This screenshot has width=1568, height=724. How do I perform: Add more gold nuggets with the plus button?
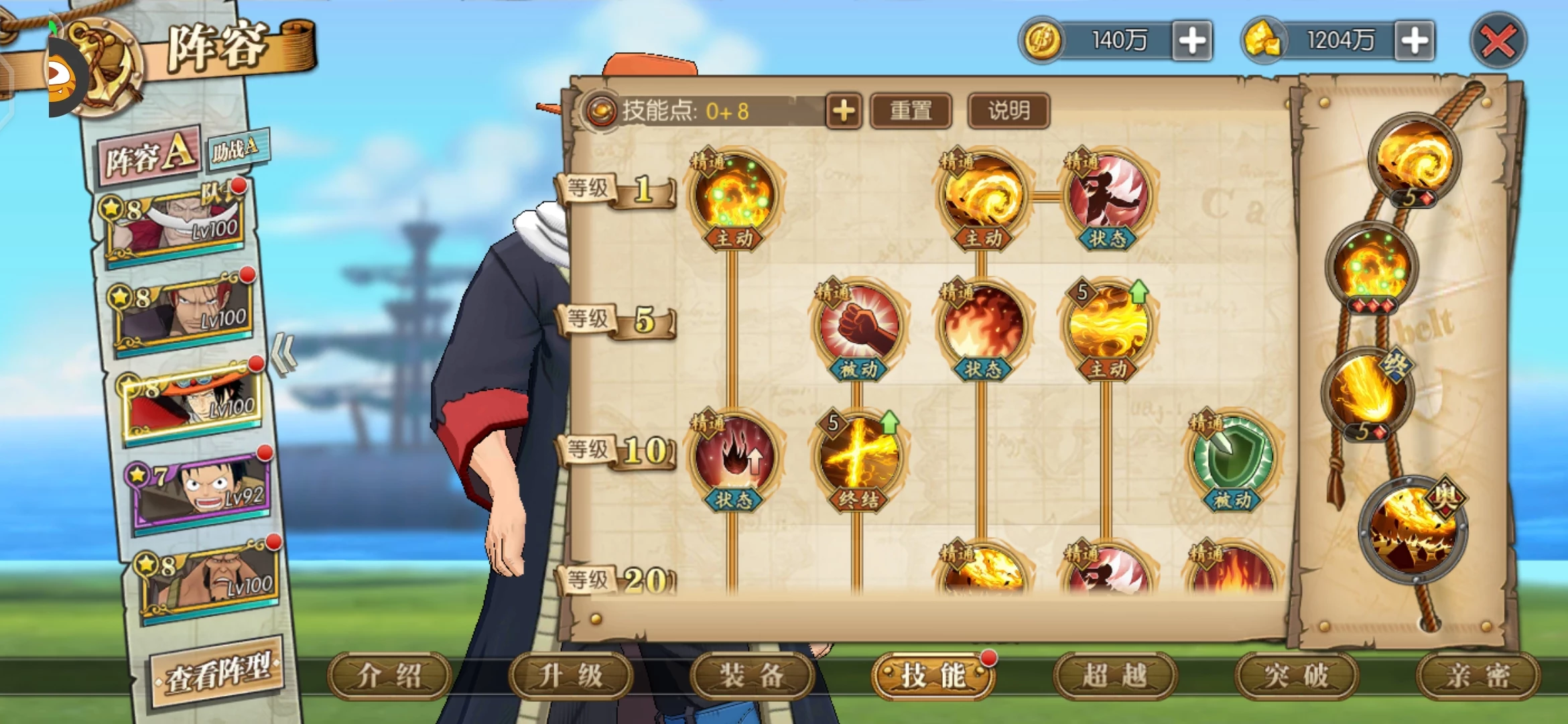(1415, 42)
